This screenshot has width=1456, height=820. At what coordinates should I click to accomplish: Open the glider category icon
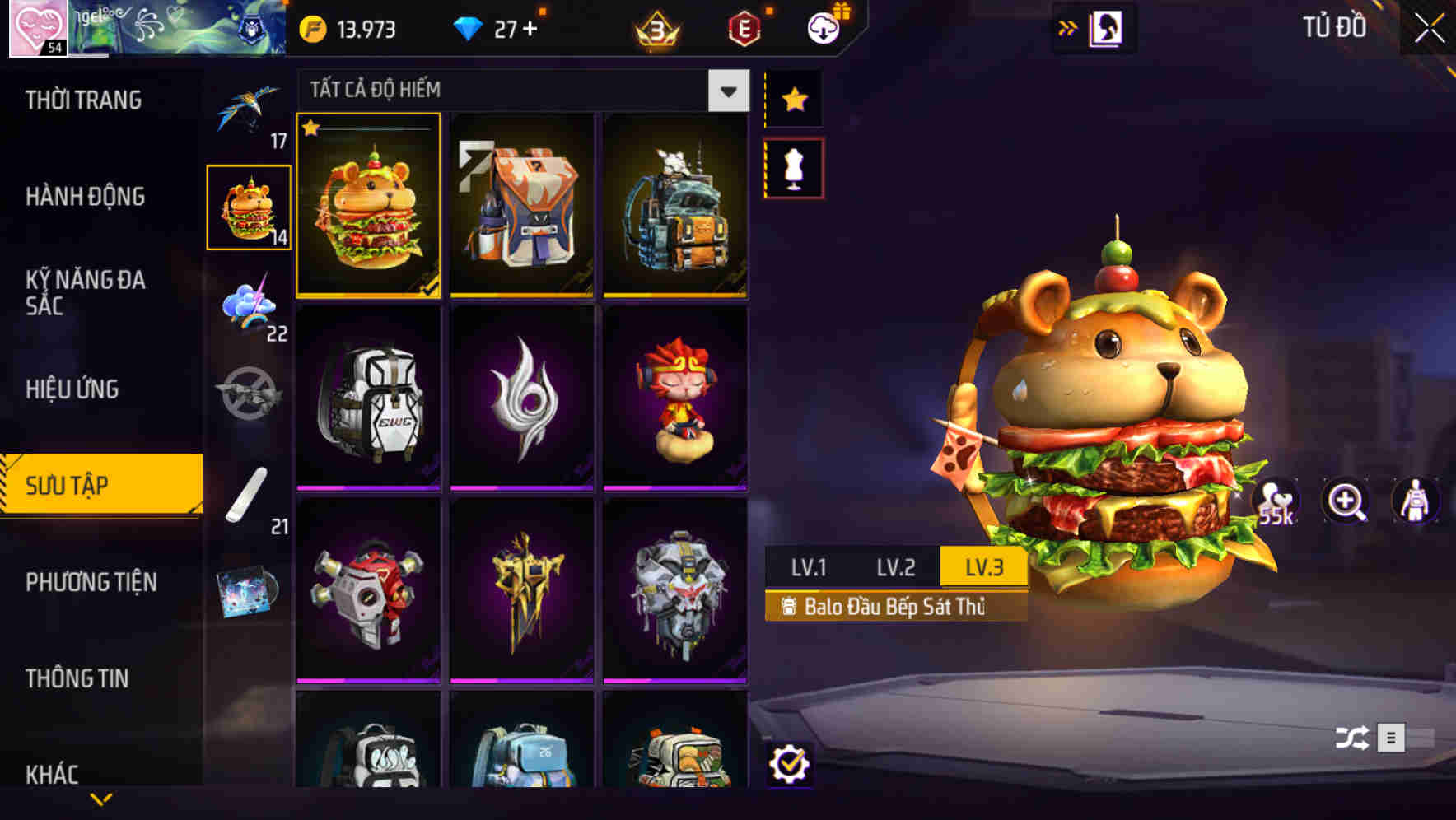250,111
